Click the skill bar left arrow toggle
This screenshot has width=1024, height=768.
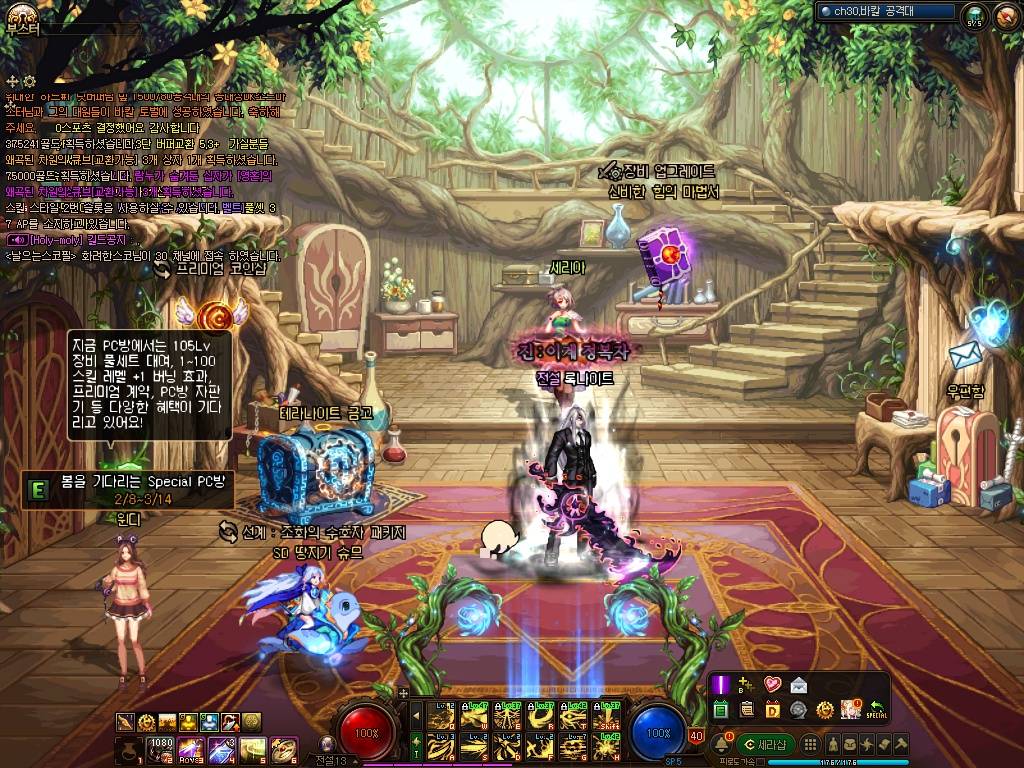click(417, 715)
